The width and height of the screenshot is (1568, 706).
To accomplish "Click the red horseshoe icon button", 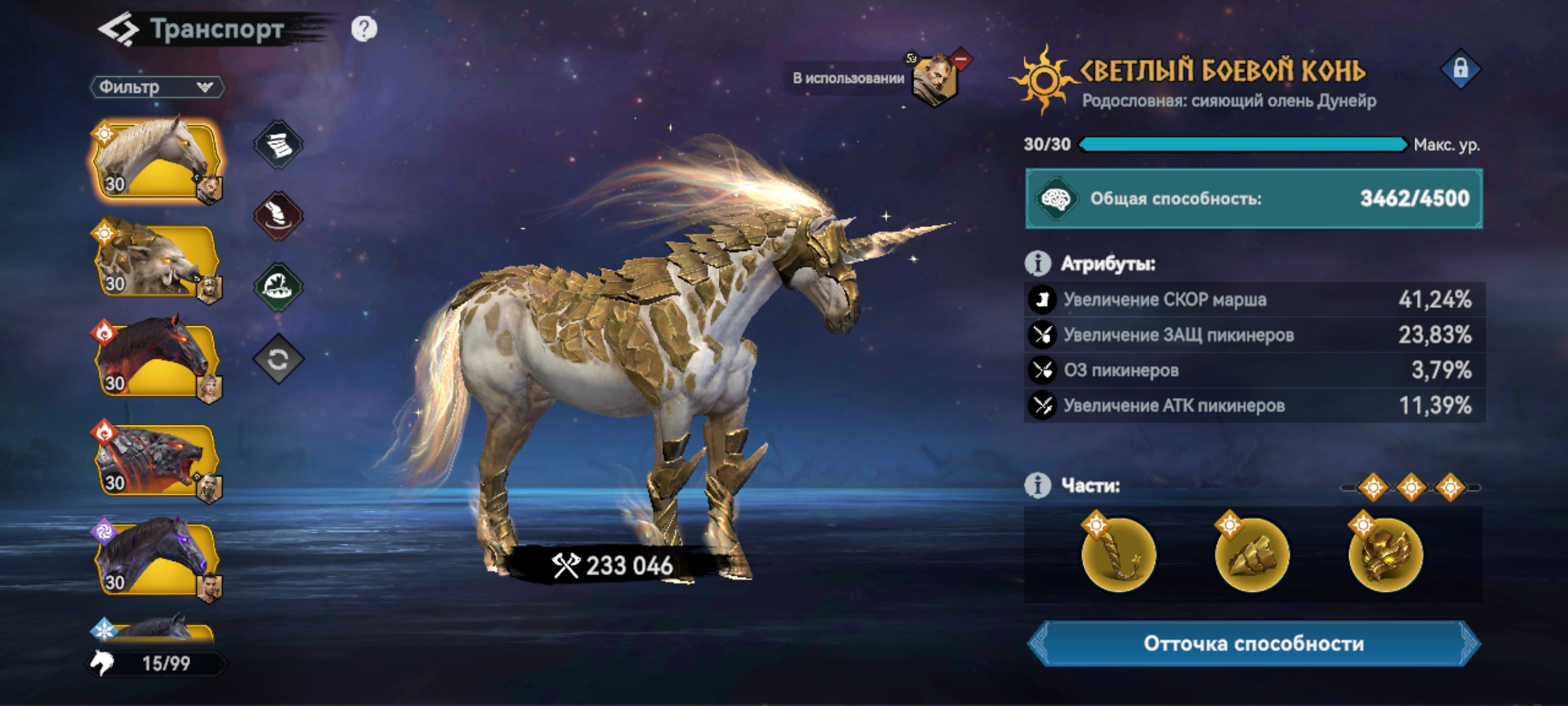I will [278, 216].
